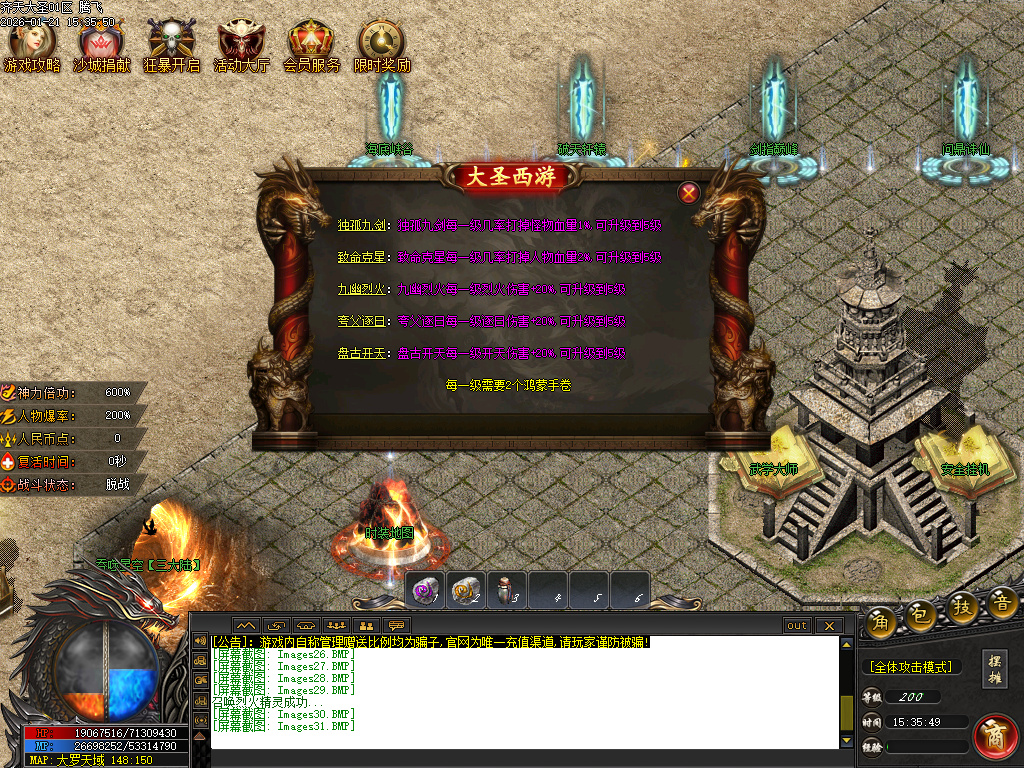
Task: Click the chat window's out button
Action: coord(797,626)
